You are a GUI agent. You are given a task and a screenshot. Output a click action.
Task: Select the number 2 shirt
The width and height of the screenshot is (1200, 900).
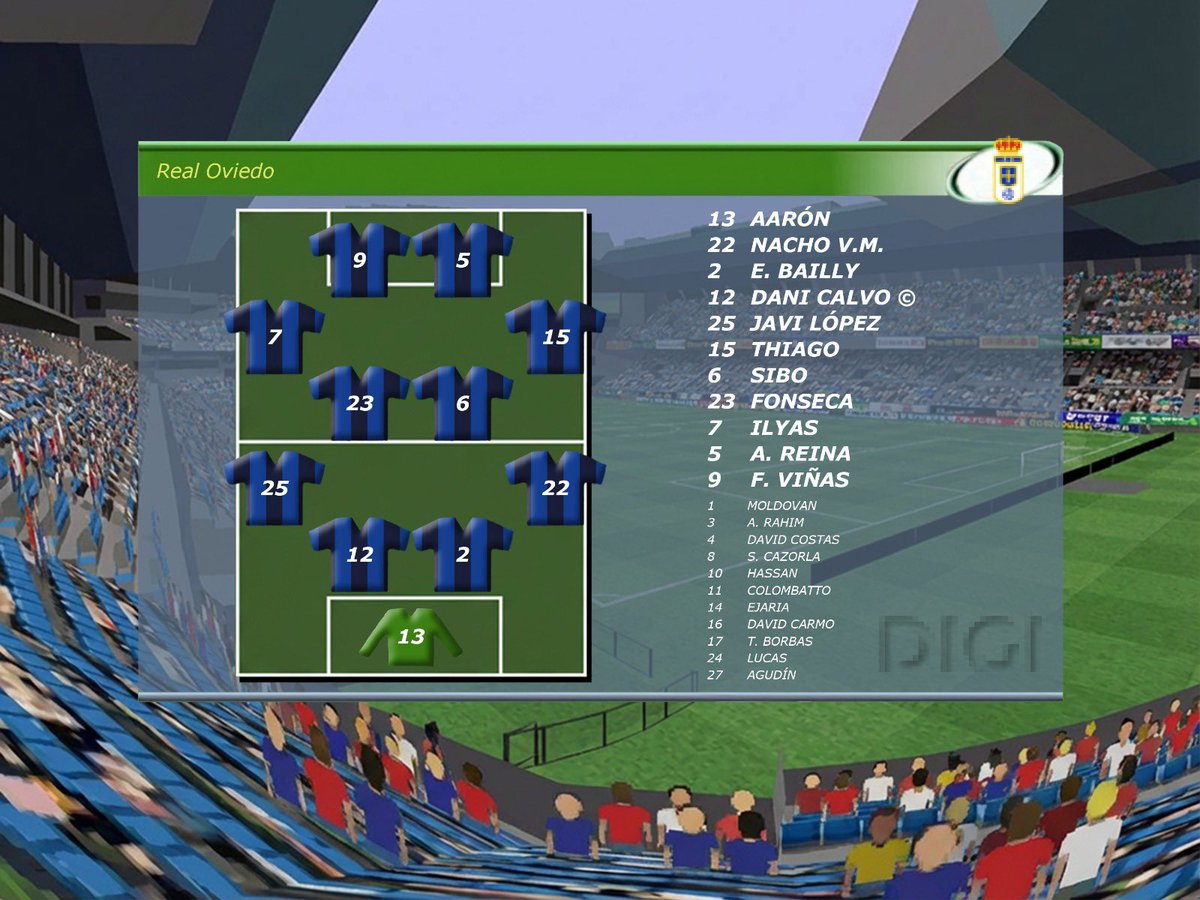click(x=462, y=554)
